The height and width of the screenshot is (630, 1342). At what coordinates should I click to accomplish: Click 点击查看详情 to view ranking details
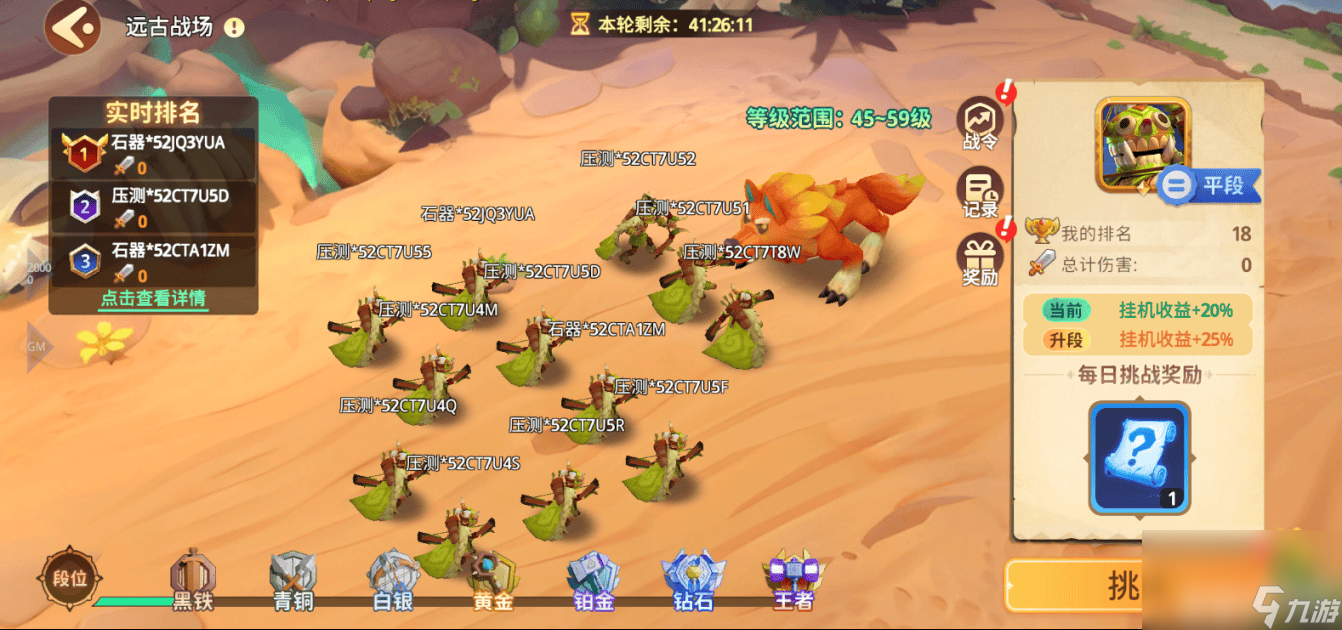point(153,298)
